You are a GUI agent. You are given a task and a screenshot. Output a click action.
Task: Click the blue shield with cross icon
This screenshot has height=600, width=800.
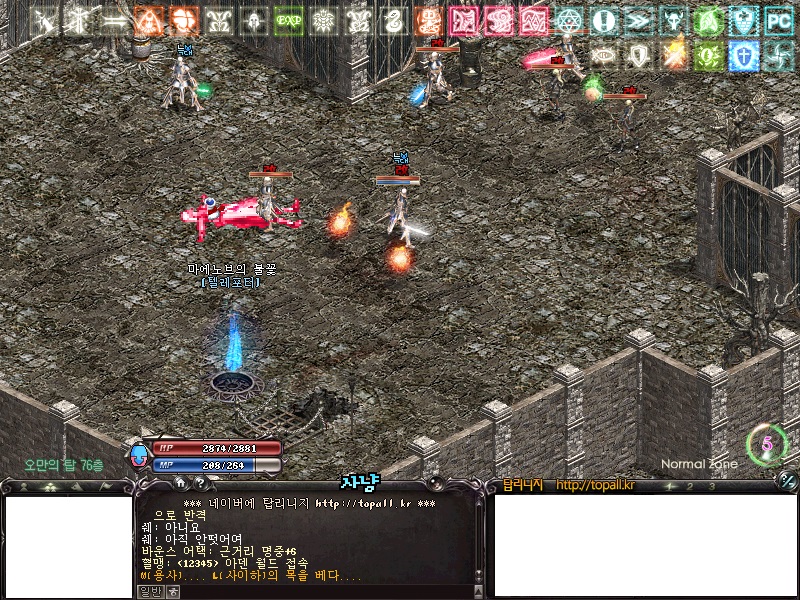743,55
